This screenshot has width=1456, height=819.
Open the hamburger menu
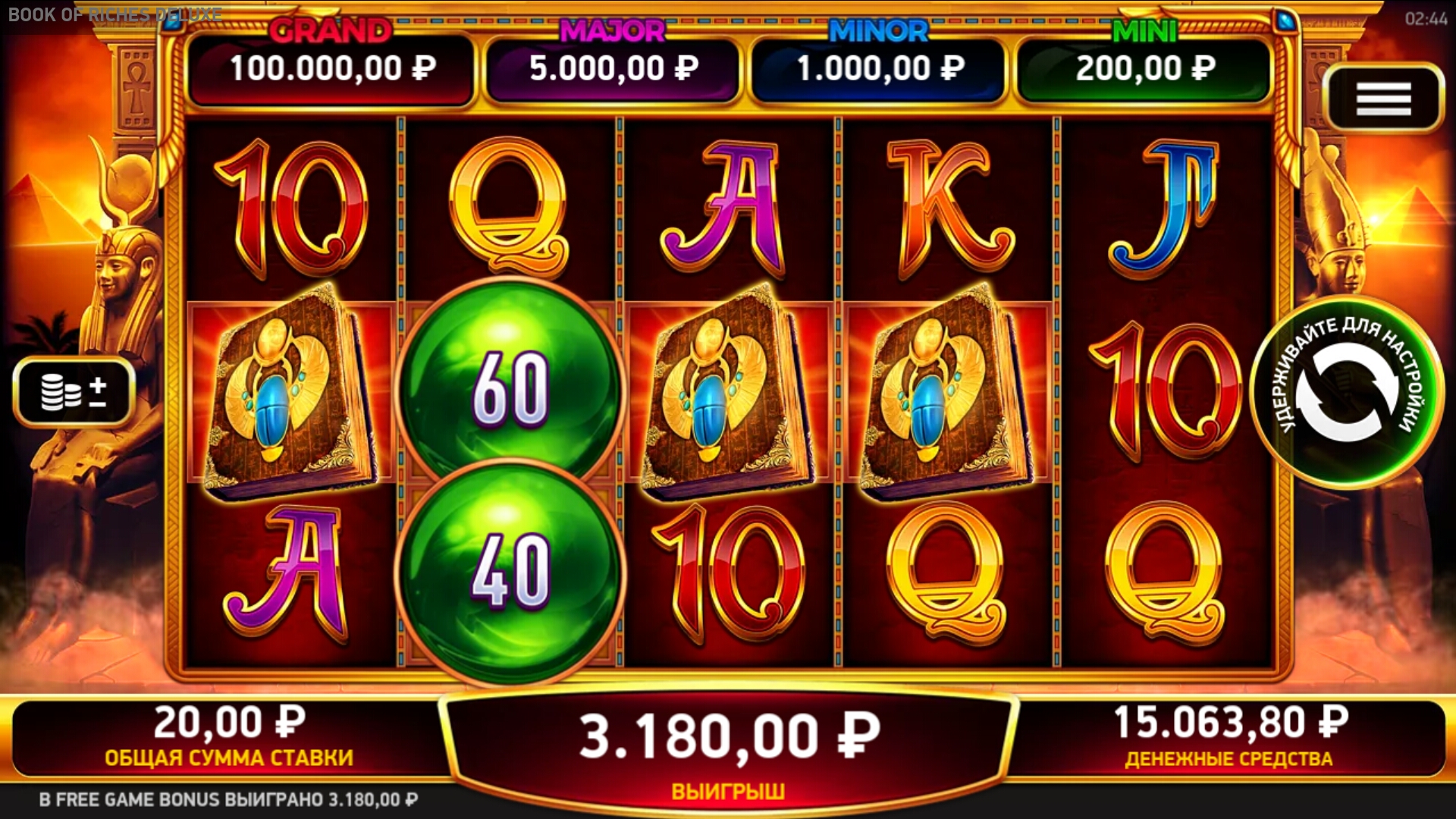point(1383,99)
